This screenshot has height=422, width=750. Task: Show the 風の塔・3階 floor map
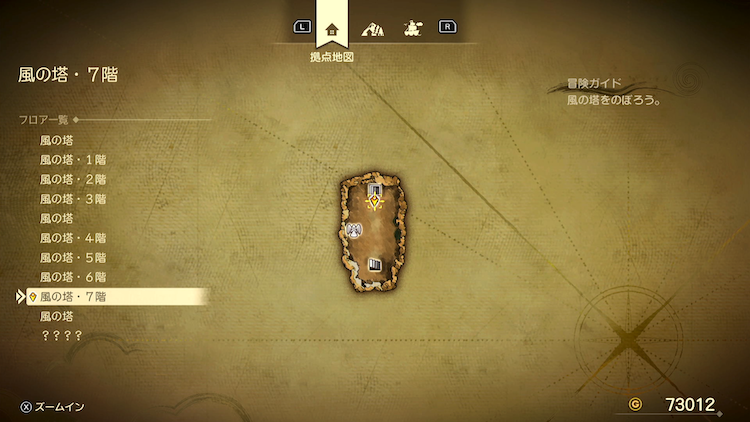73,199
